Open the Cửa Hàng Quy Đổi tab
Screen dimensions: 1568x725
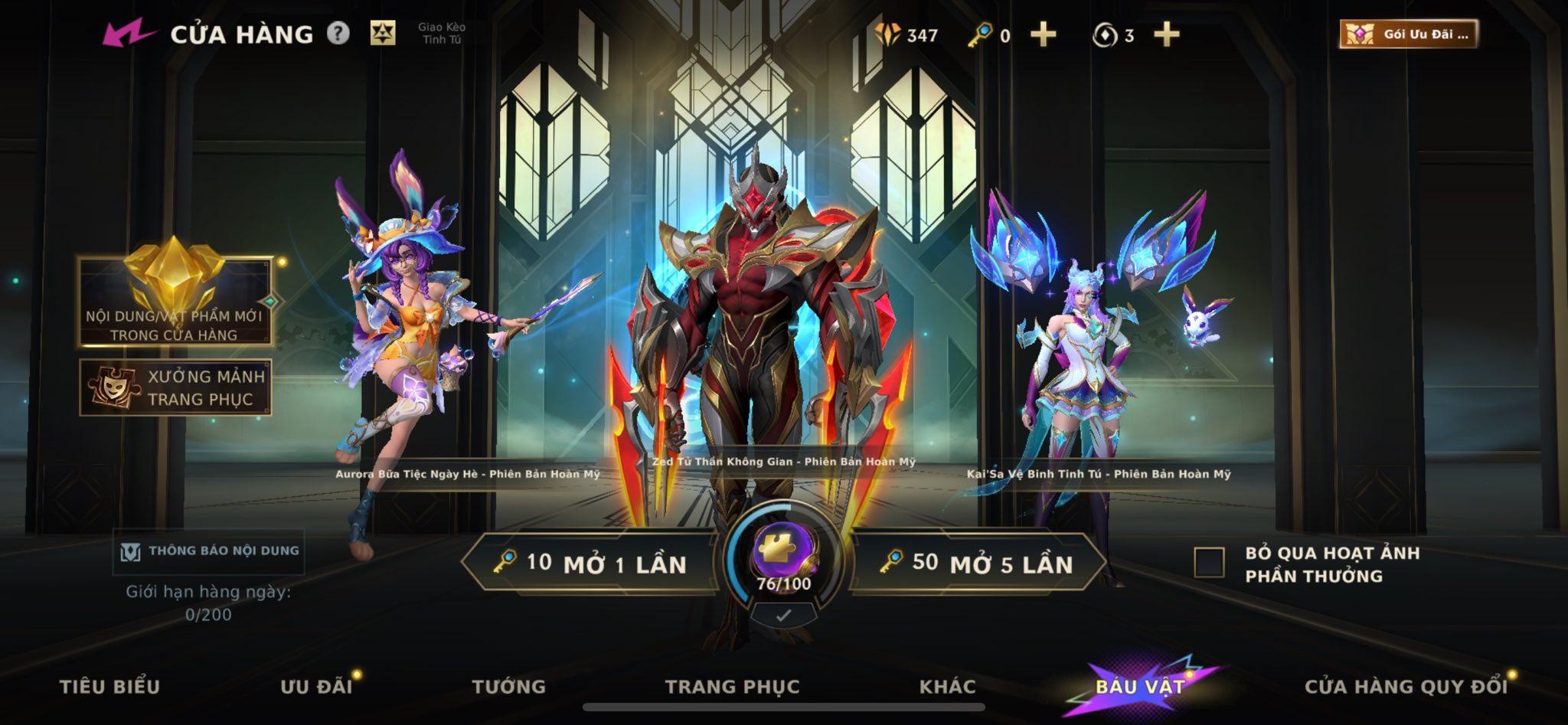1406,686
